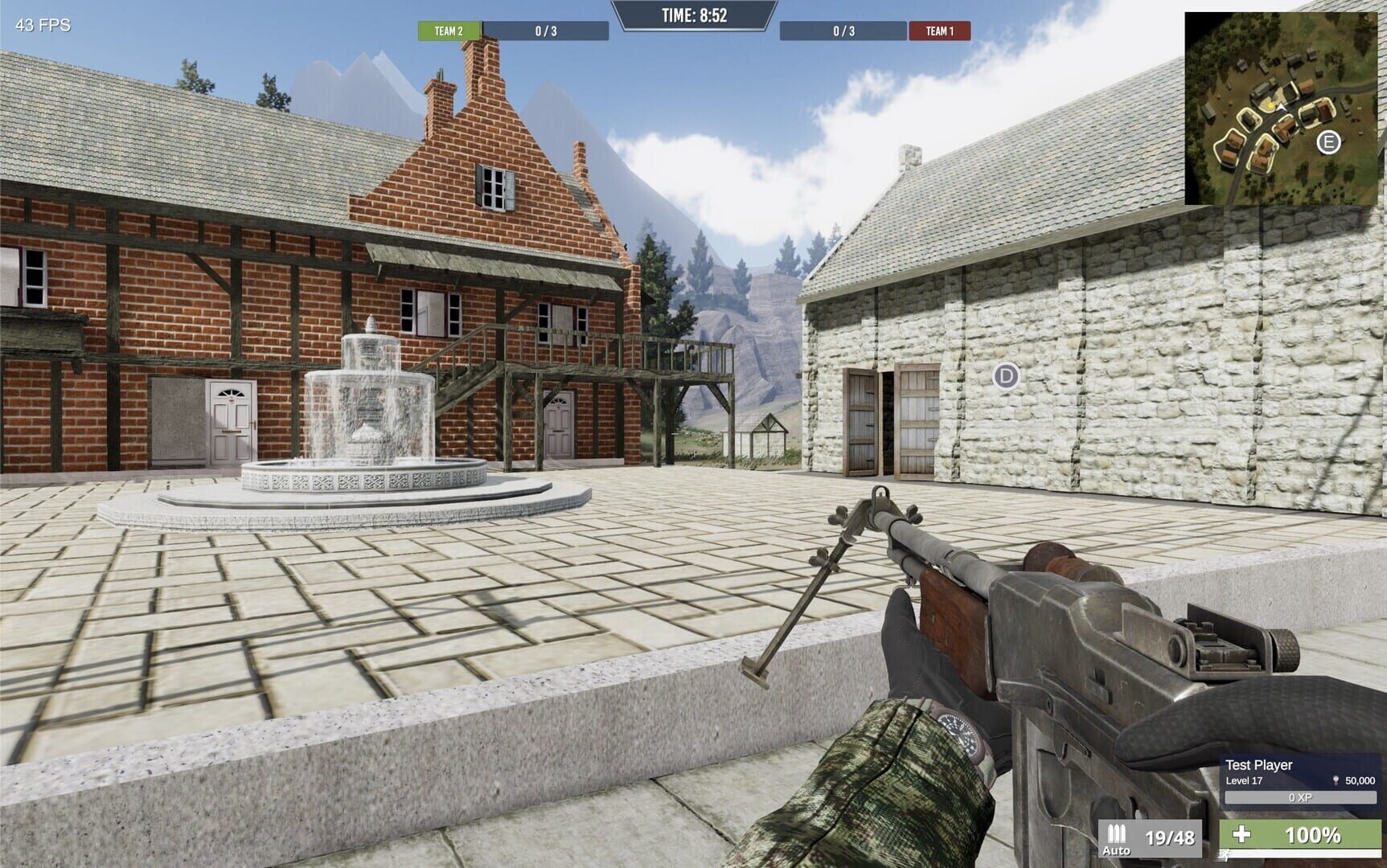This screenshot has width=1387, height=868.
Task: Click the "Level 17" label
Action: click(x=1244, y=781)
